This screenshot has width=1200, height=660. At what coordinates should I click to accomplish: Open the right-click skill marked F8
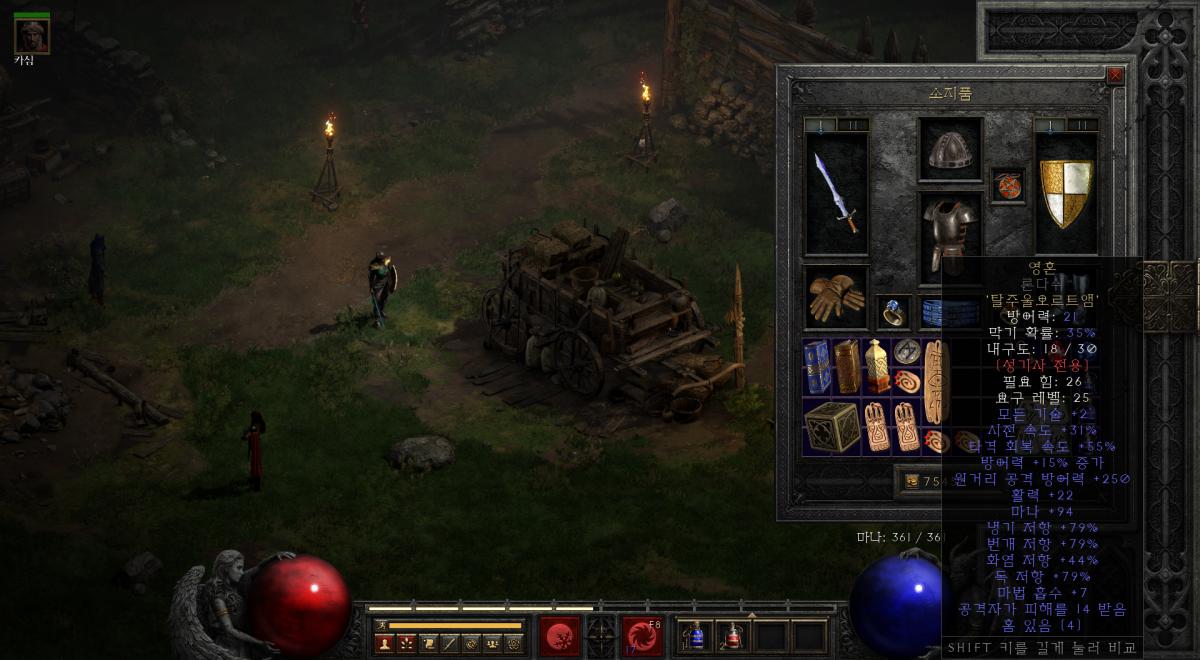[641, 636]
